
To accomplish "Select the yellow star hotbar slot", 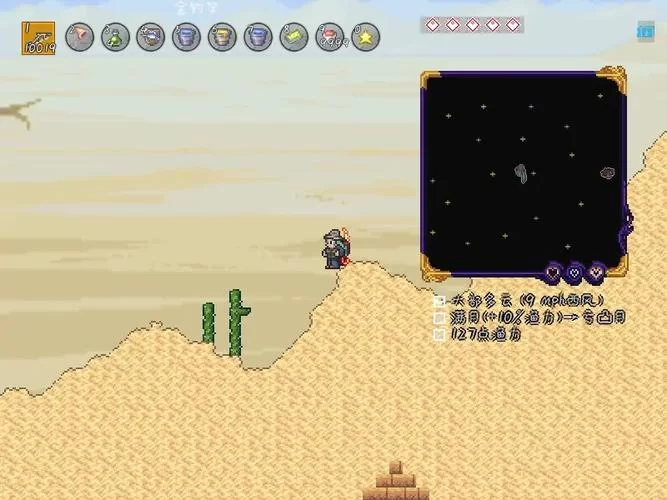I will coord(364,38).
